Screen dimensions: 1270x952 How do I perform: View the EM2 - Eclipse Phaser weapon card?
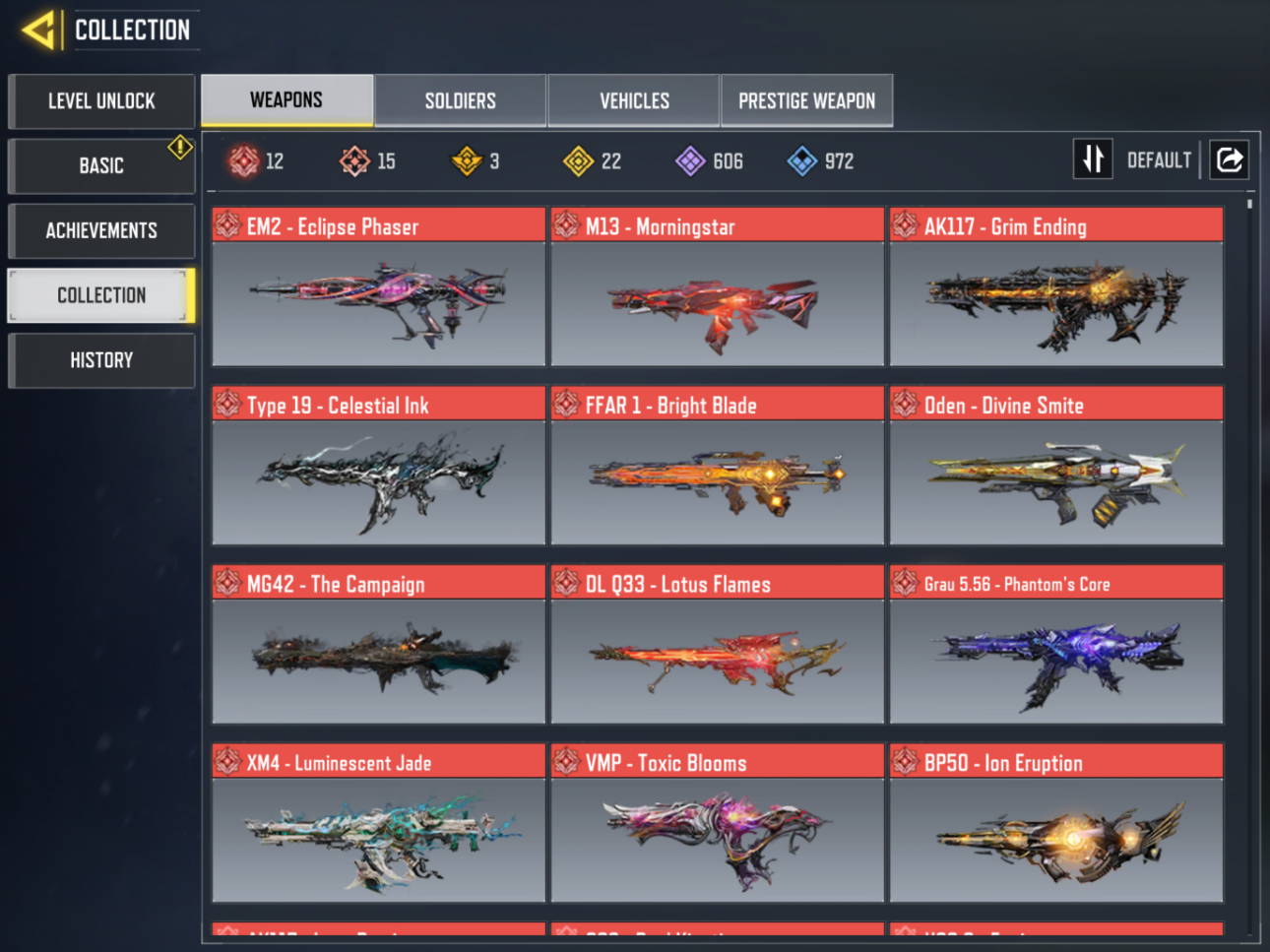click(x=378, y=290)
